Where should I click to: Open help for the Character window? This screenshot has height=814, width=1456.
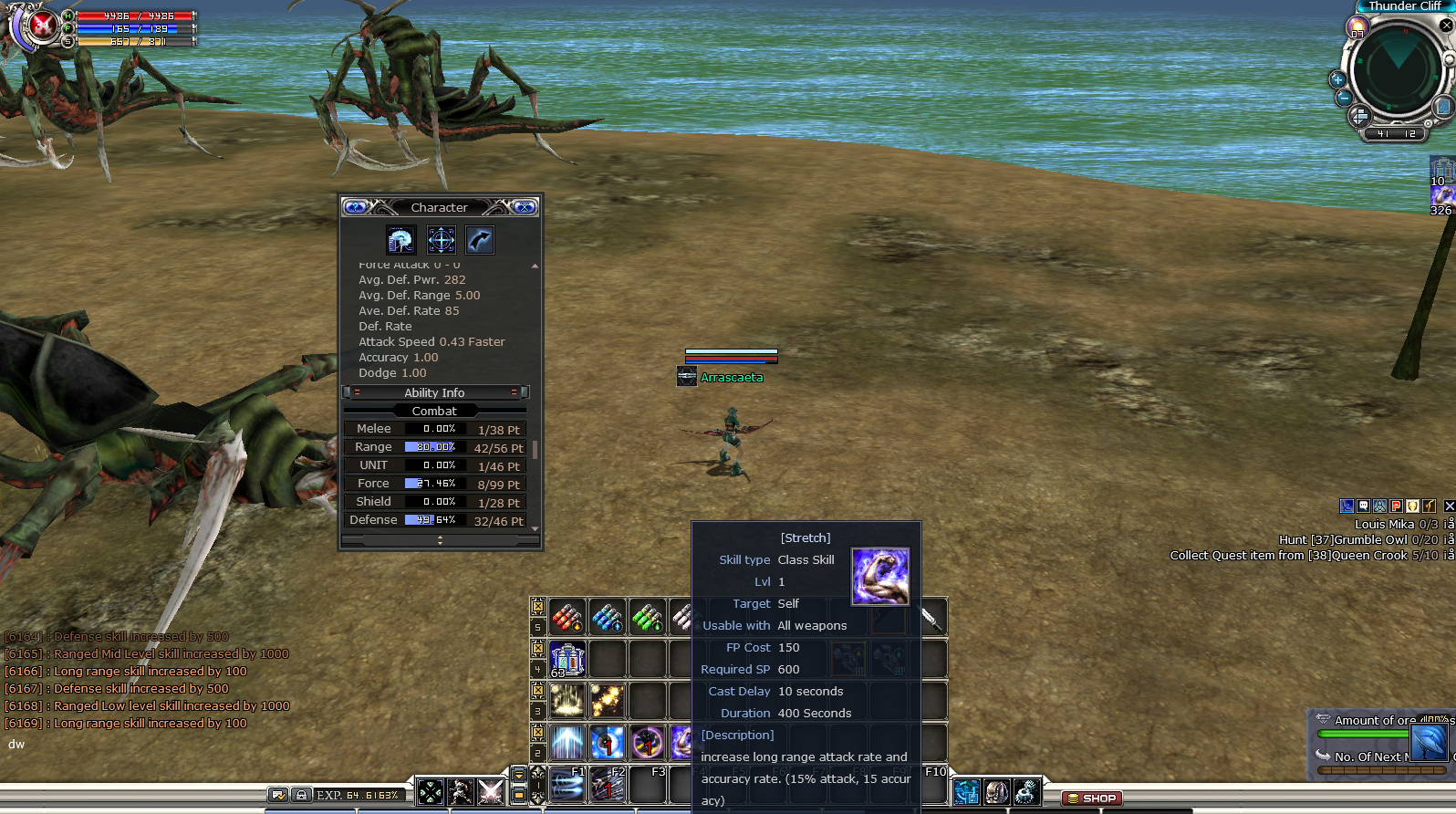click(x=356, y=207)
